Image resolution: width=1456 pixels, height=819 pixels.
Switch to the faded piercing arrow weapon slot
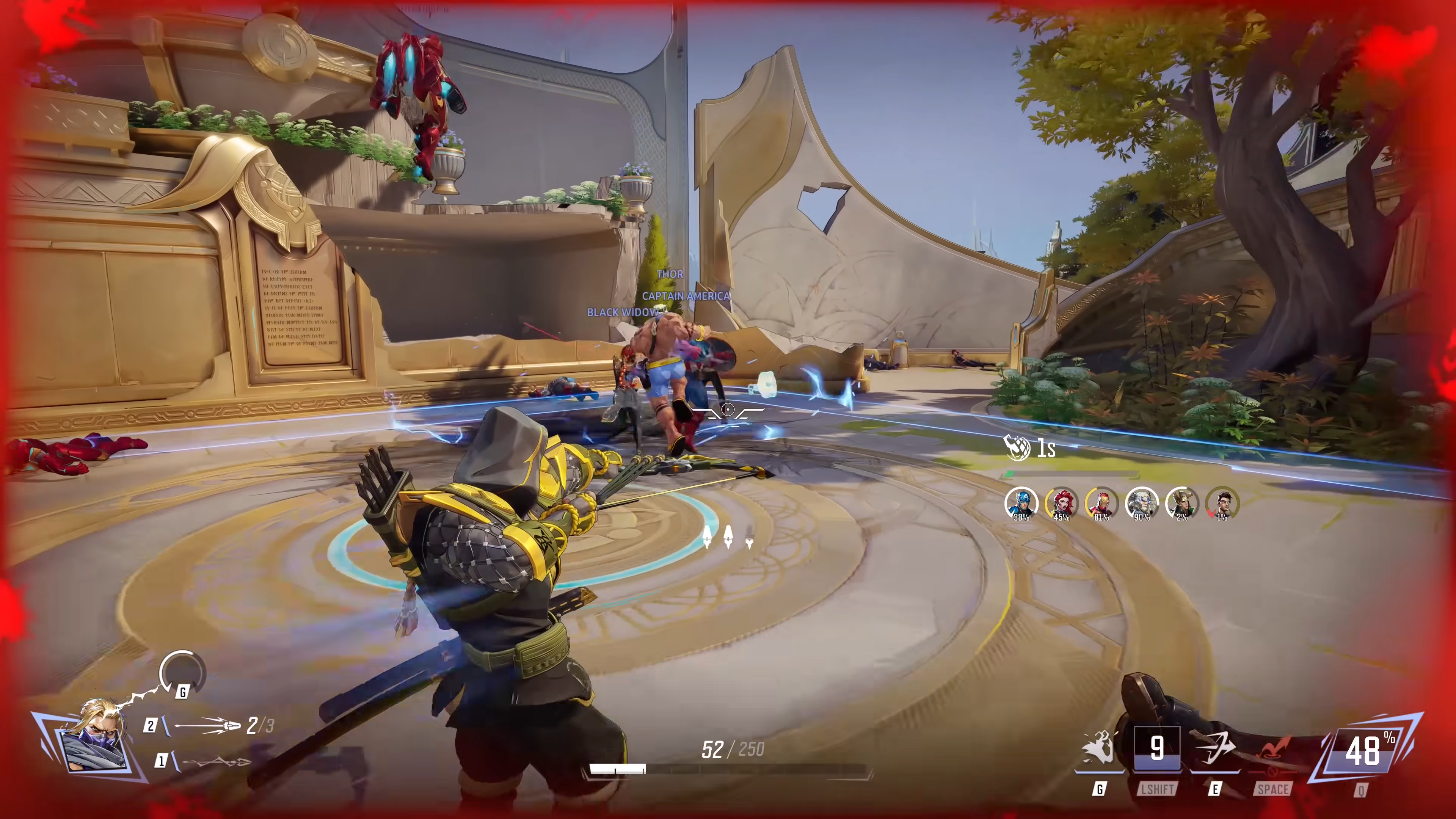pos(215,761)
